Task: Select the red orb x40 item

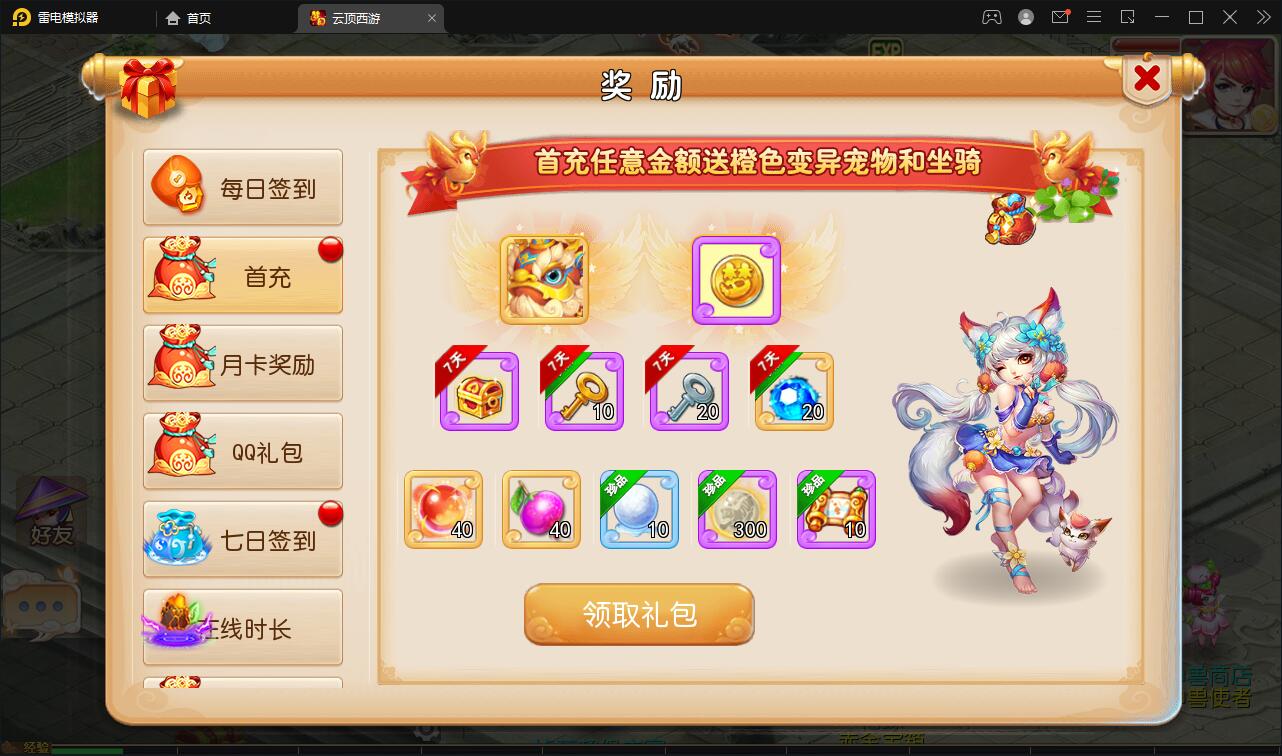Action: click(x=443, y=510)
